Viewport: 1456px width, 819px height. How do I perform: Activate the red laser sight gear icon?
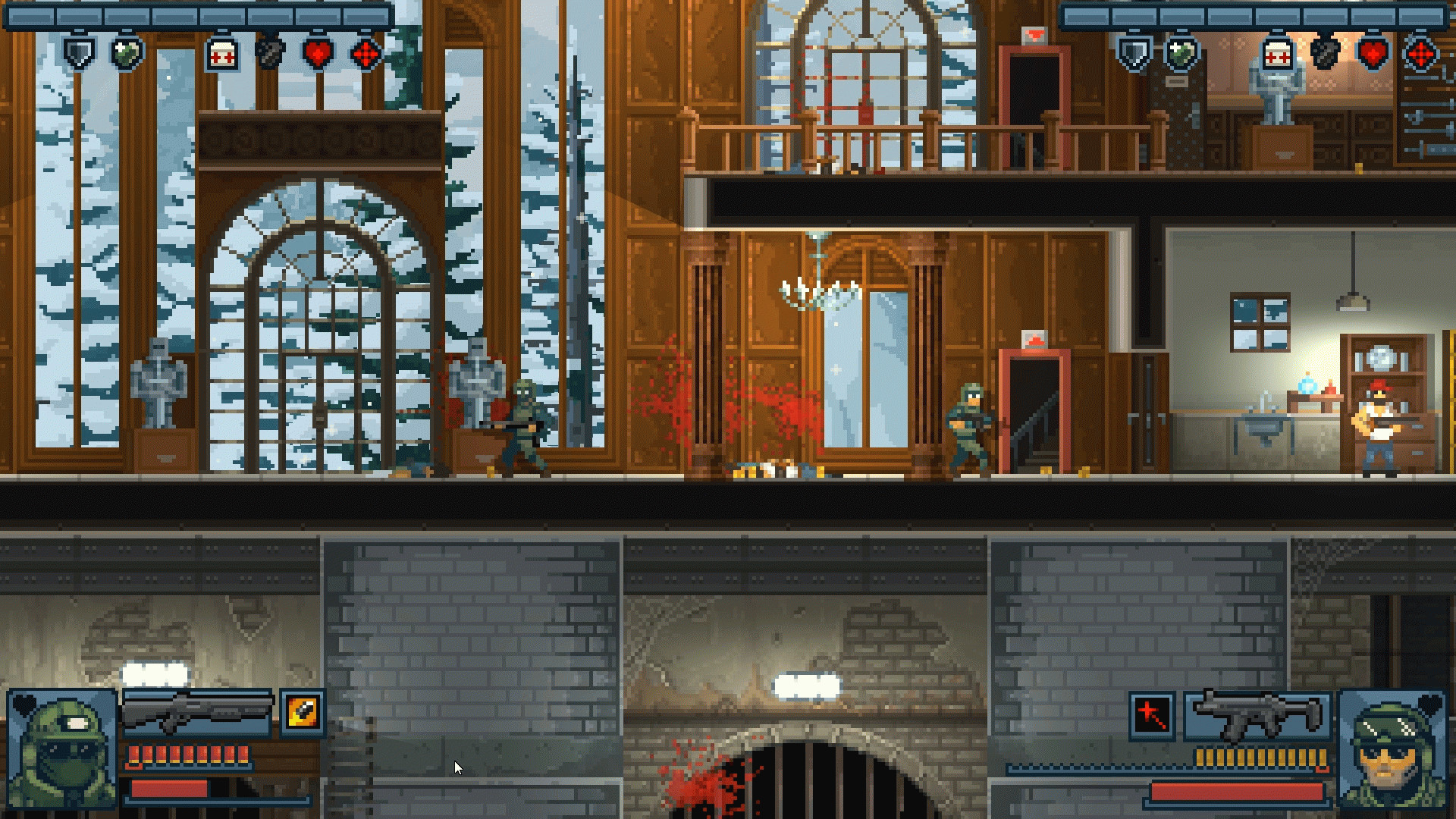[x=1152, y=714]
